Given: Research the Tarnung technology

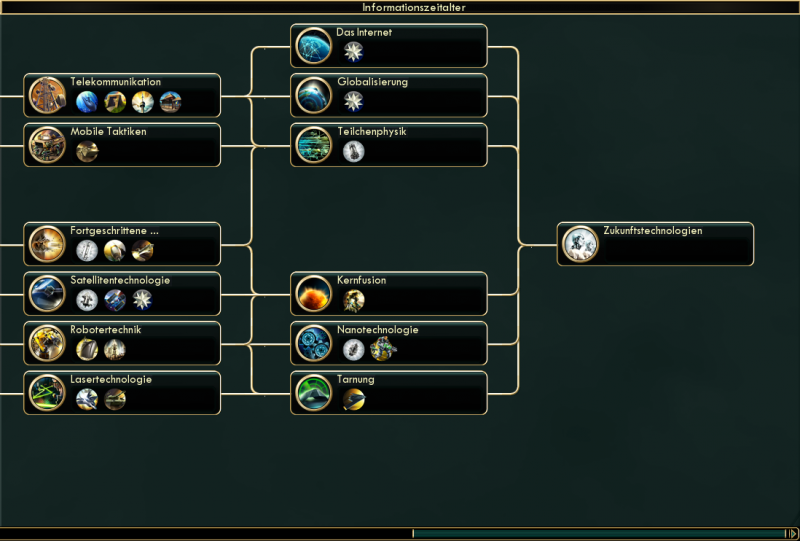Looking at the screenshot, I should click(390, 392).
